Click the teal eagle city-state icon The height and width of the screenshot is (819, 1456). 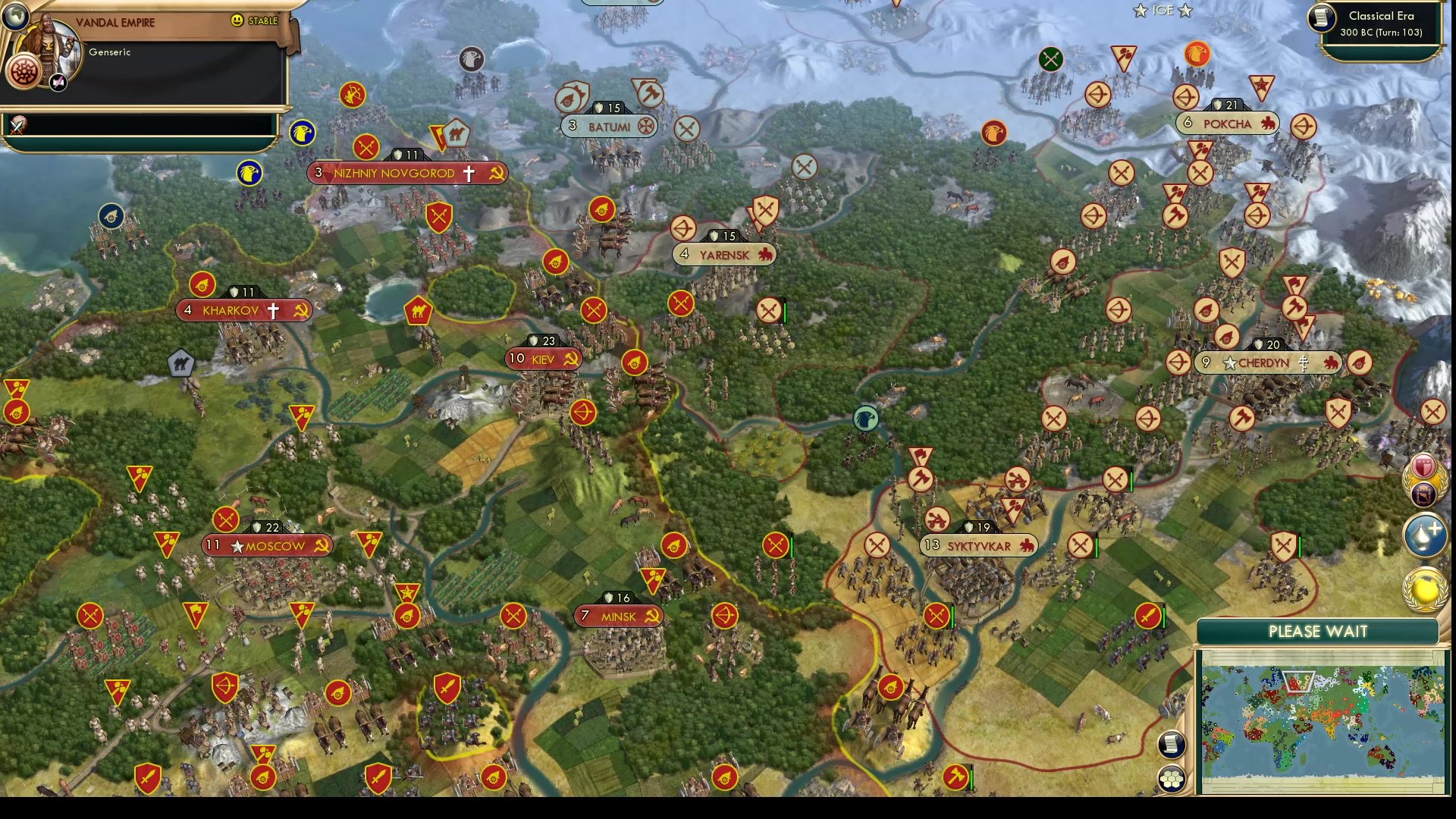click(x=865, y=418)
